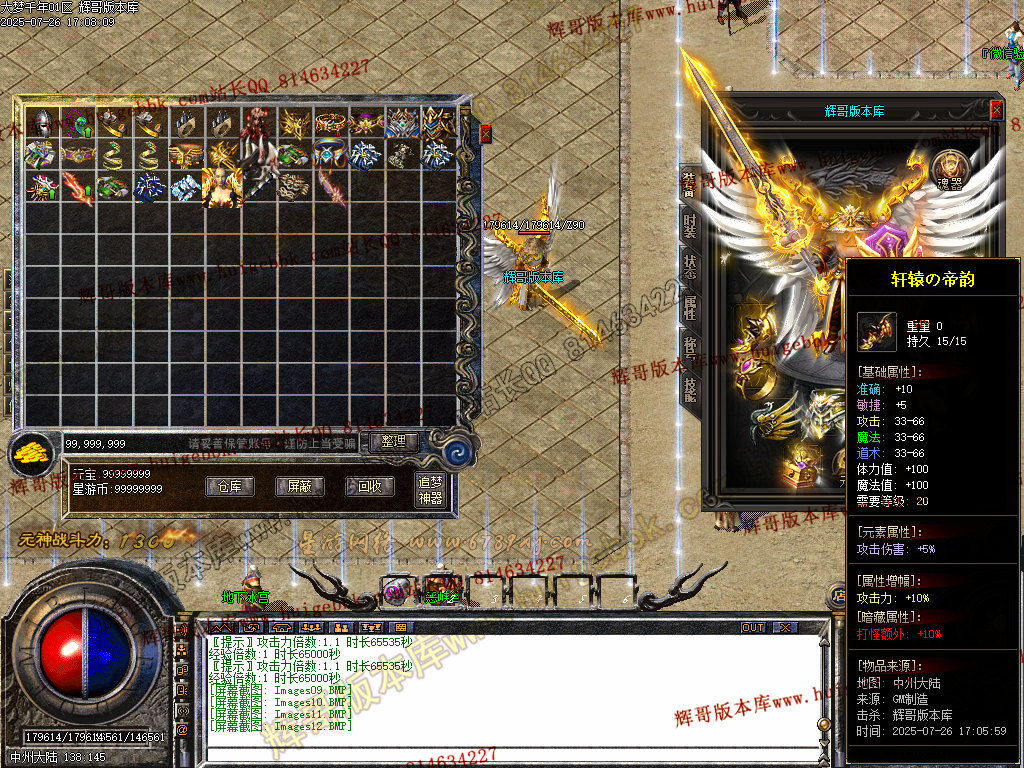Switch to the 时装 fashion tab
The image size is (1024, 768).
pos(689,225)
